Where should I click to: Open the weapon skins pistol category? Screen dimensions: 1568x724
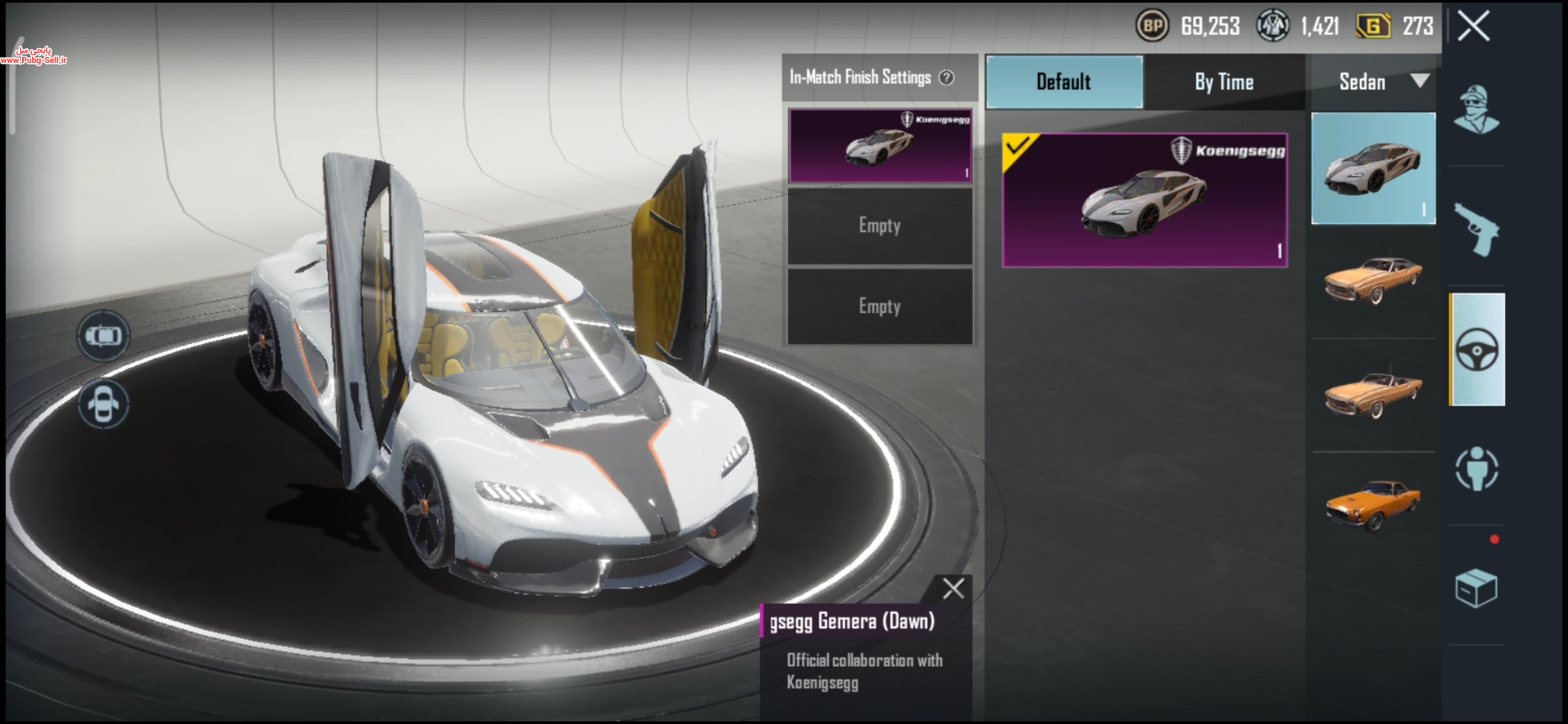(1476, 230)
